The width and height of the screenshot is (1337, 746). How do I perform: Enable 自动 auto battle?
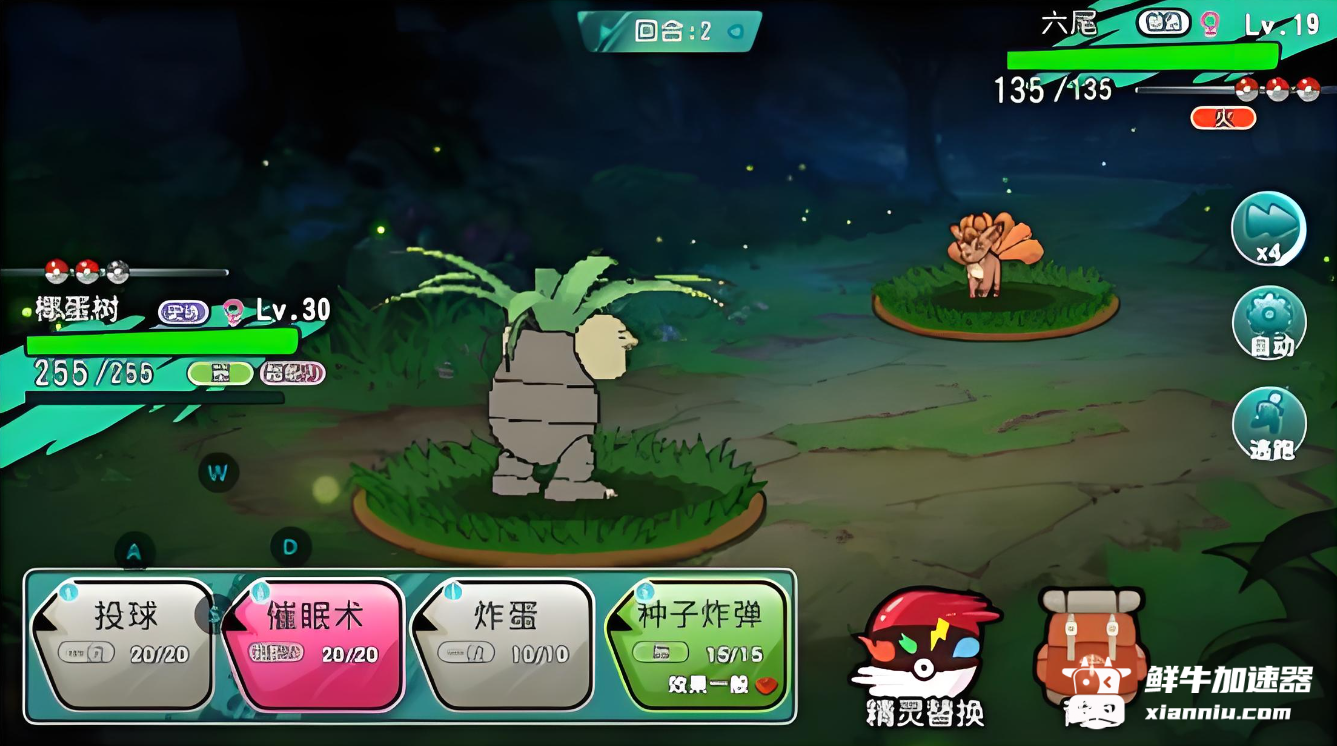pyautogui.click(x=1269, y=323)
